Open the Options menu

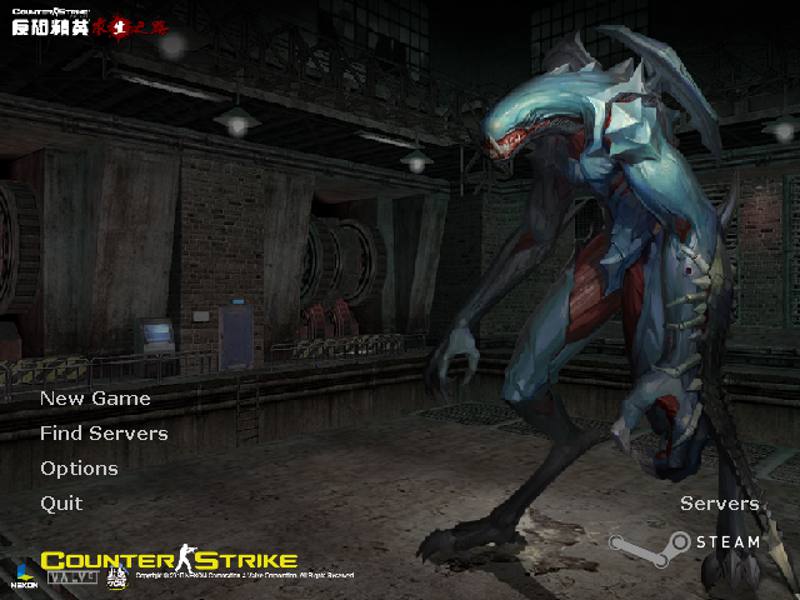(79, 468)
